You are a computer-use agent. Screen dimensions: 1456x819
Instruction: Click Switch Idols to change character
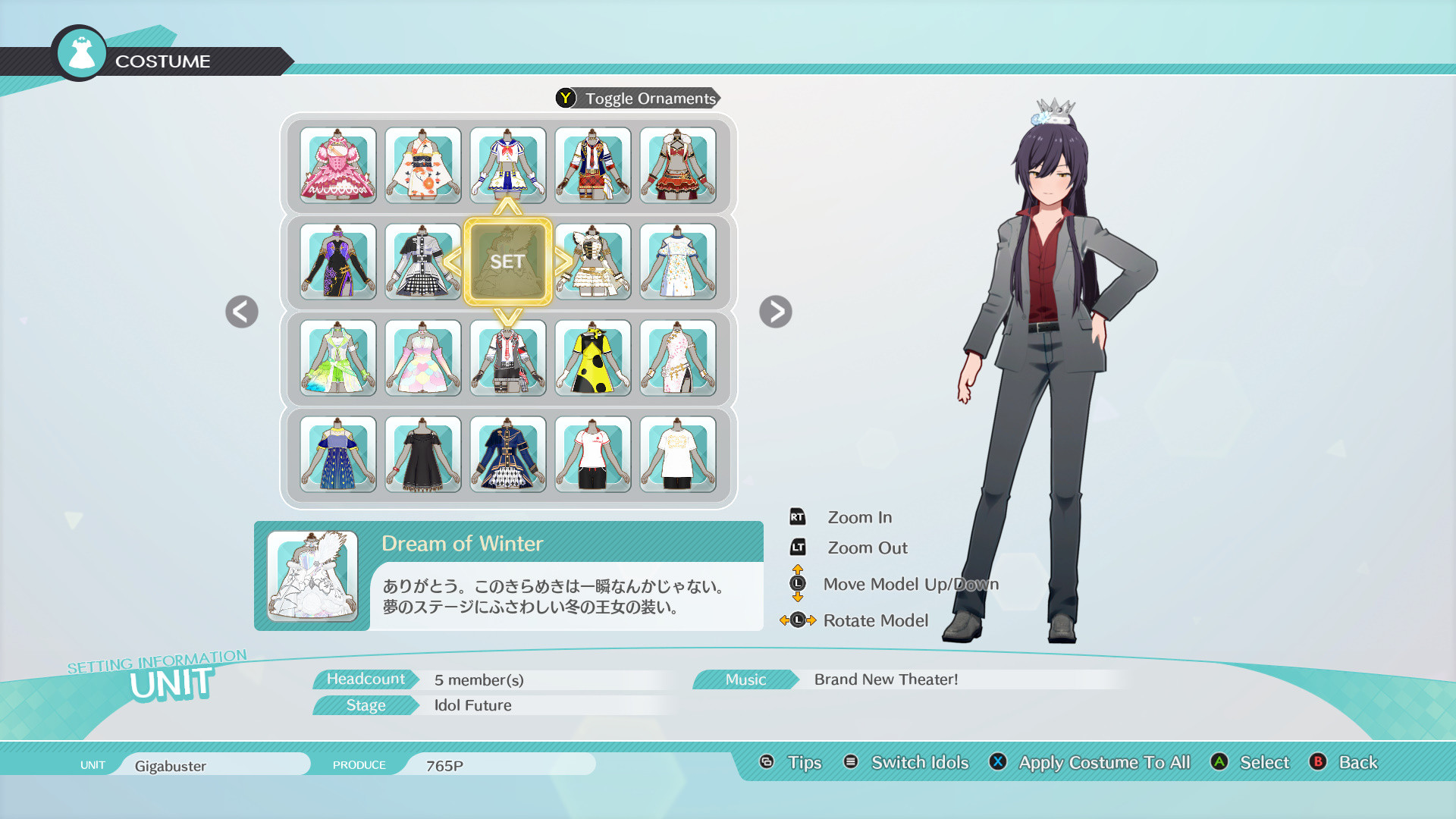(919, 762)
